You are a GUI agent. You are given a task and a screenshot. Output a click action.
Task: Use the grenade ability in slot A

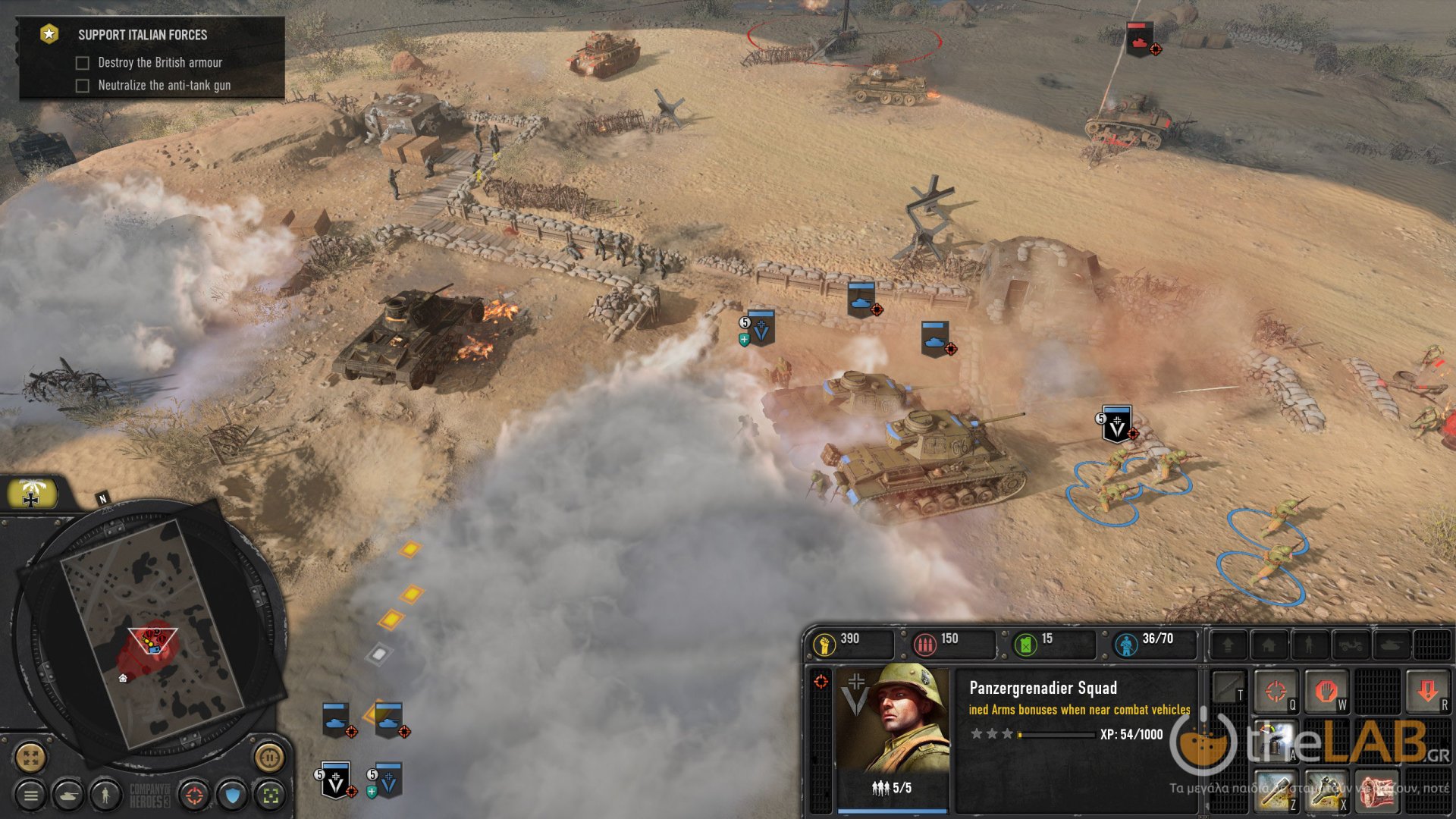point(1275,741)
